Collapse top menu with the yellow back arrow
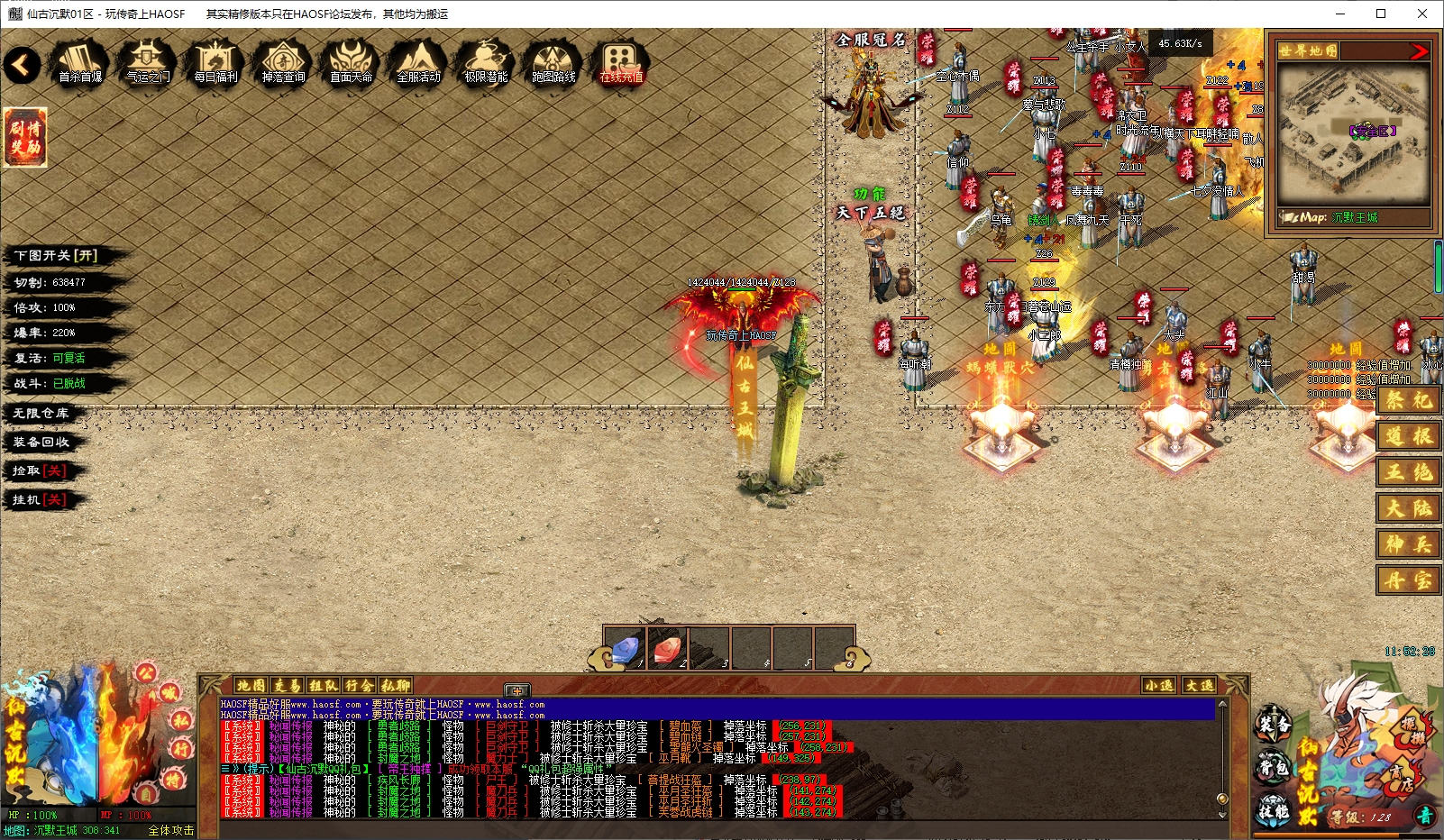Image resolution: width=1444 pixels, height=840 pixels. click(x=22, y=64)
